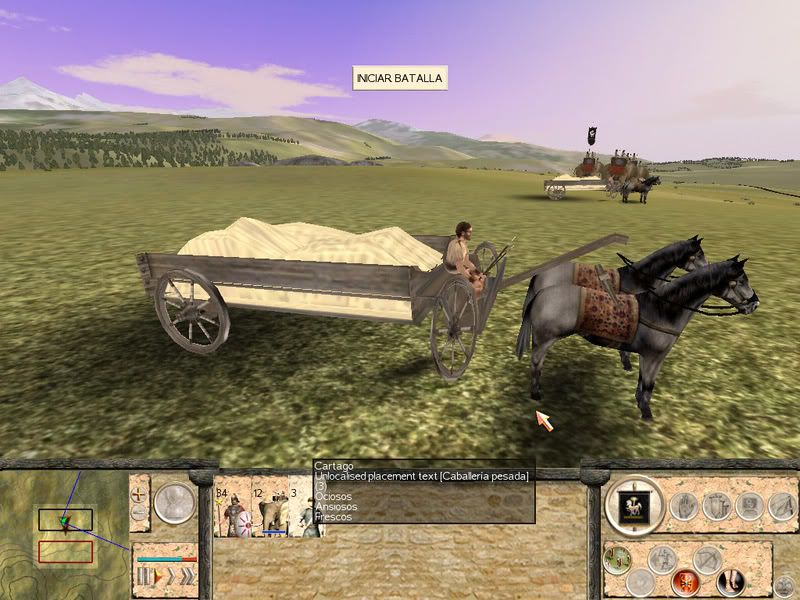The width and height of the screenshot is (800, 600).
Task: Click the faction banner emblem button
Action: click(x=634, y=505)
